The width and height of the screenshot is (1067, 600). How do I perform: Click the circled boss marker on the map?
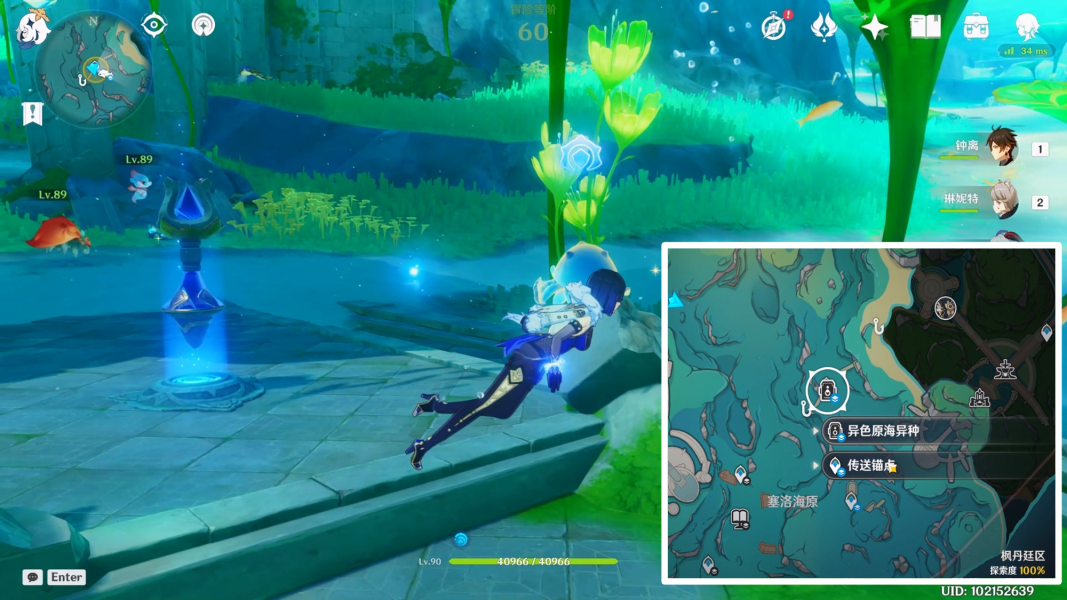[x=827, y=390]
